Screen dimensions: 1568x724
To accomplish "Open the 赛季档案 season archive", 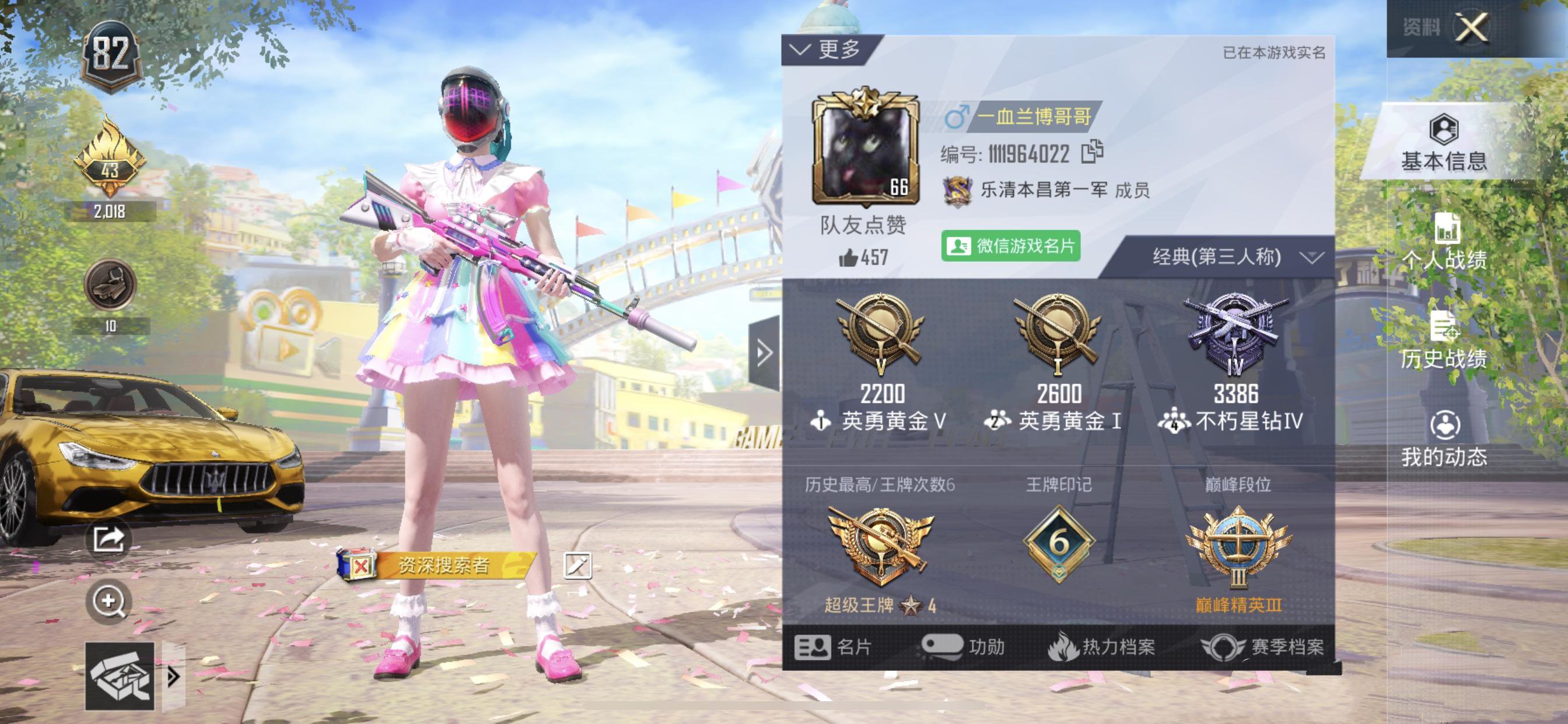I will [1263, 646].
